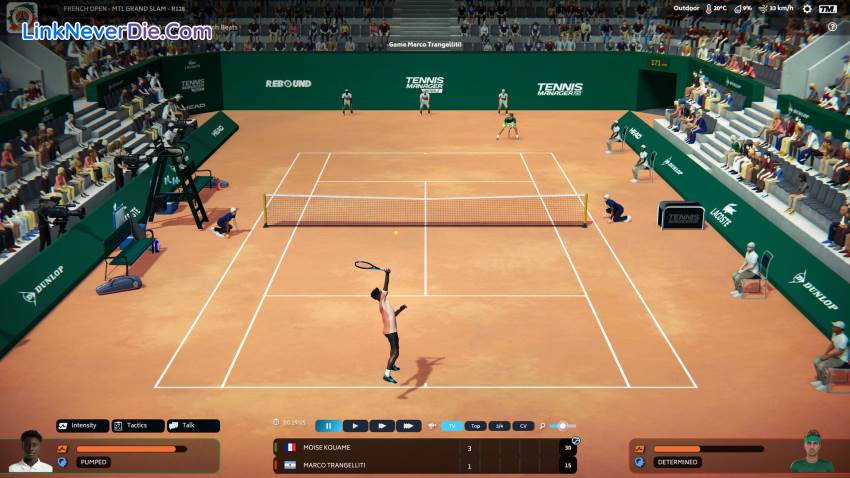Adjust the camera zoom slider
Screen dimensions: 850x478
[562, 426]
